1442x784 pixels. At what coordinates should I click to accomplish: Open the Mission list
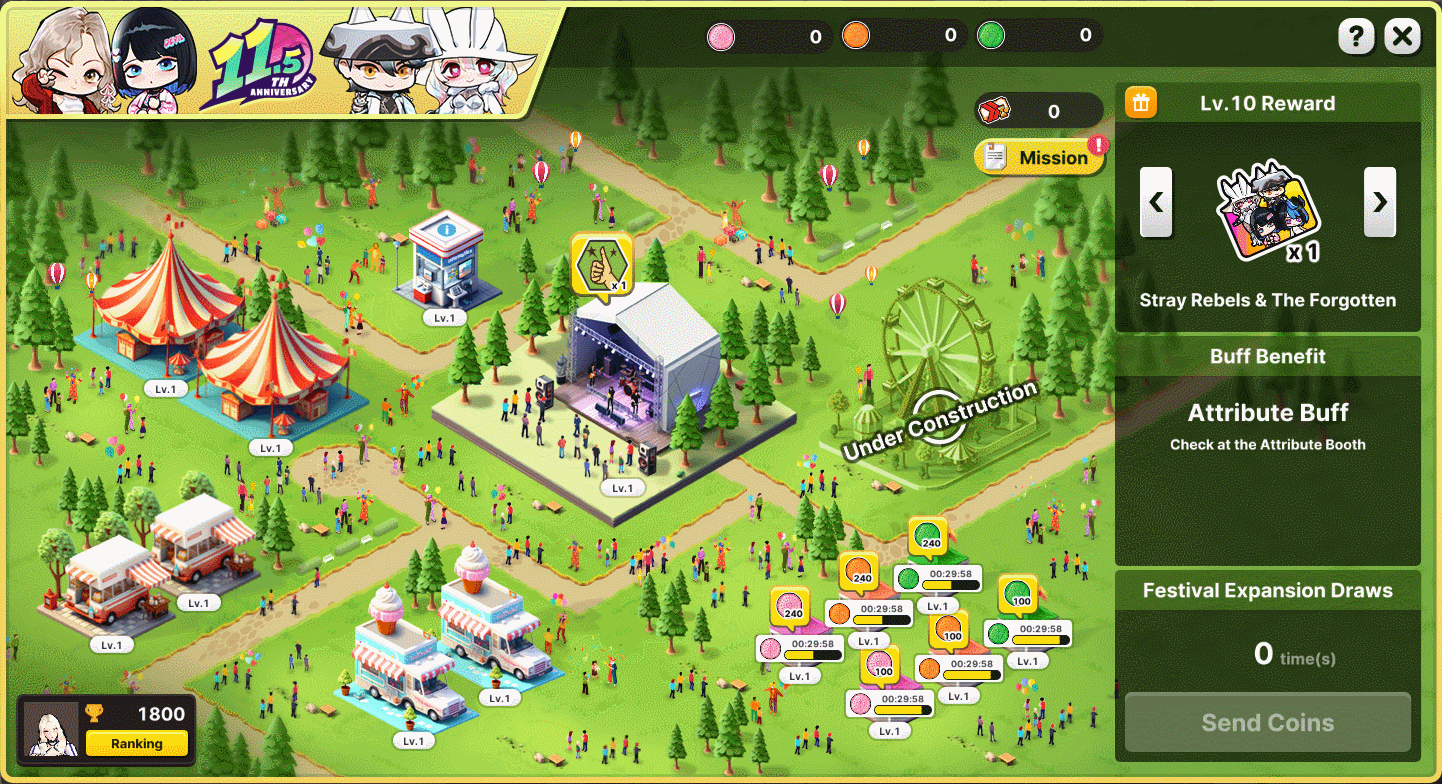1040,158
